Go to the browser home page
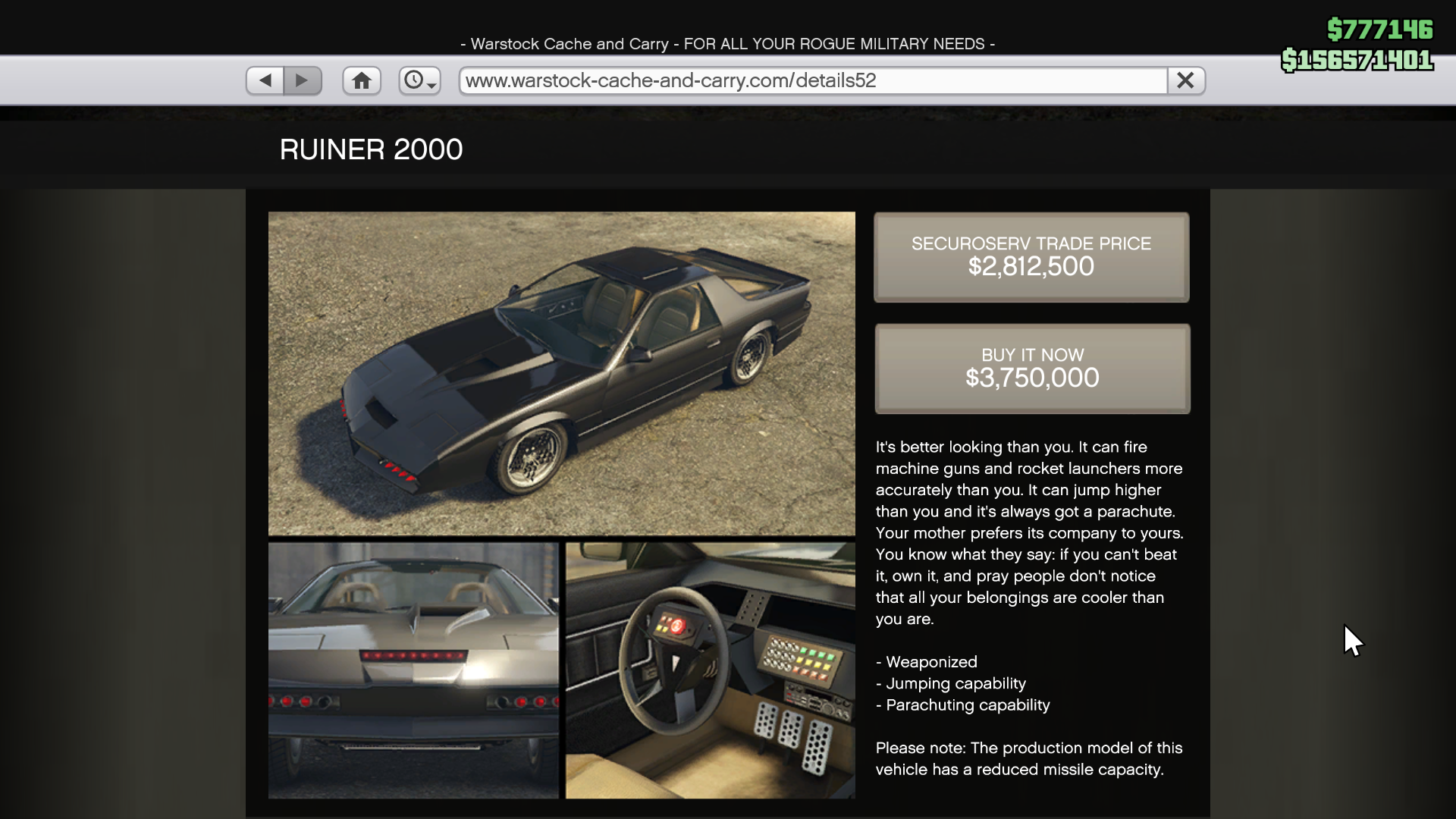Screen dimensions: 1456x819 coord(361,80)
